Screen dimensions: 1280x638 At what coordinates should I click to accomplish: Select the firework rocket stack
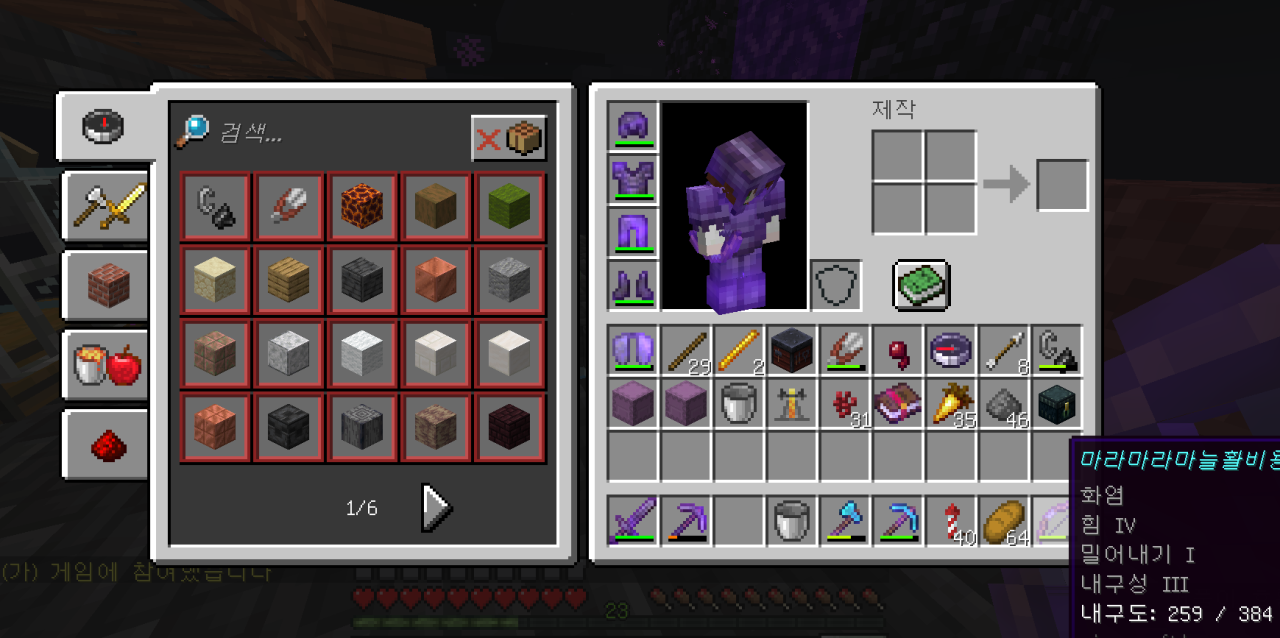950,521
